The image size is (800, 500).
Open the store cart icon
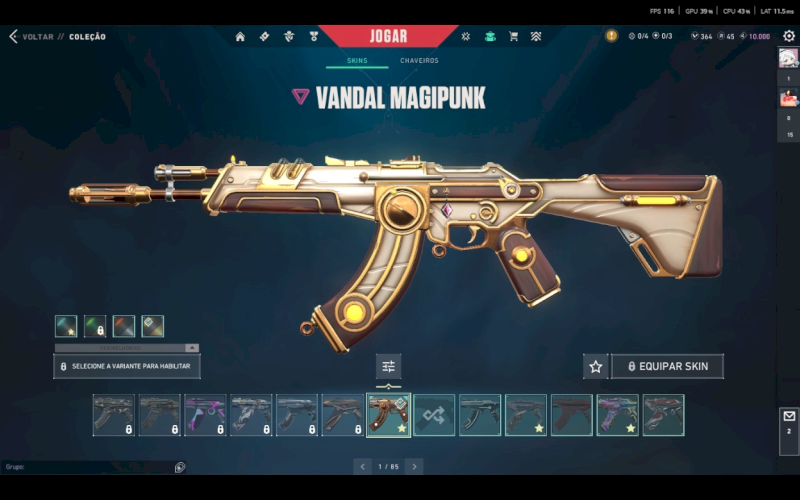point(513,36)
